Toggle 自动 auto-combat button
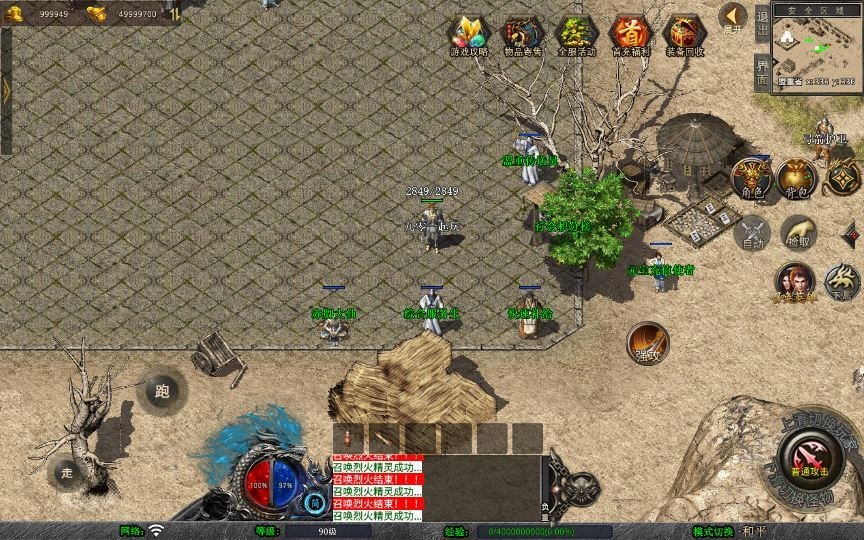This screenshot has width=864, height=540. coord(750,234)
